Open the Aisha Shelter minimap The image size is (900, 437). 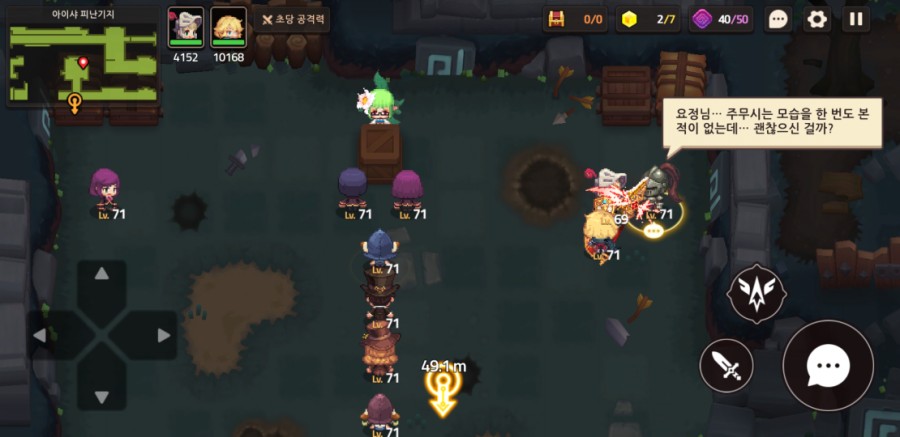click(x=83, y=60)
